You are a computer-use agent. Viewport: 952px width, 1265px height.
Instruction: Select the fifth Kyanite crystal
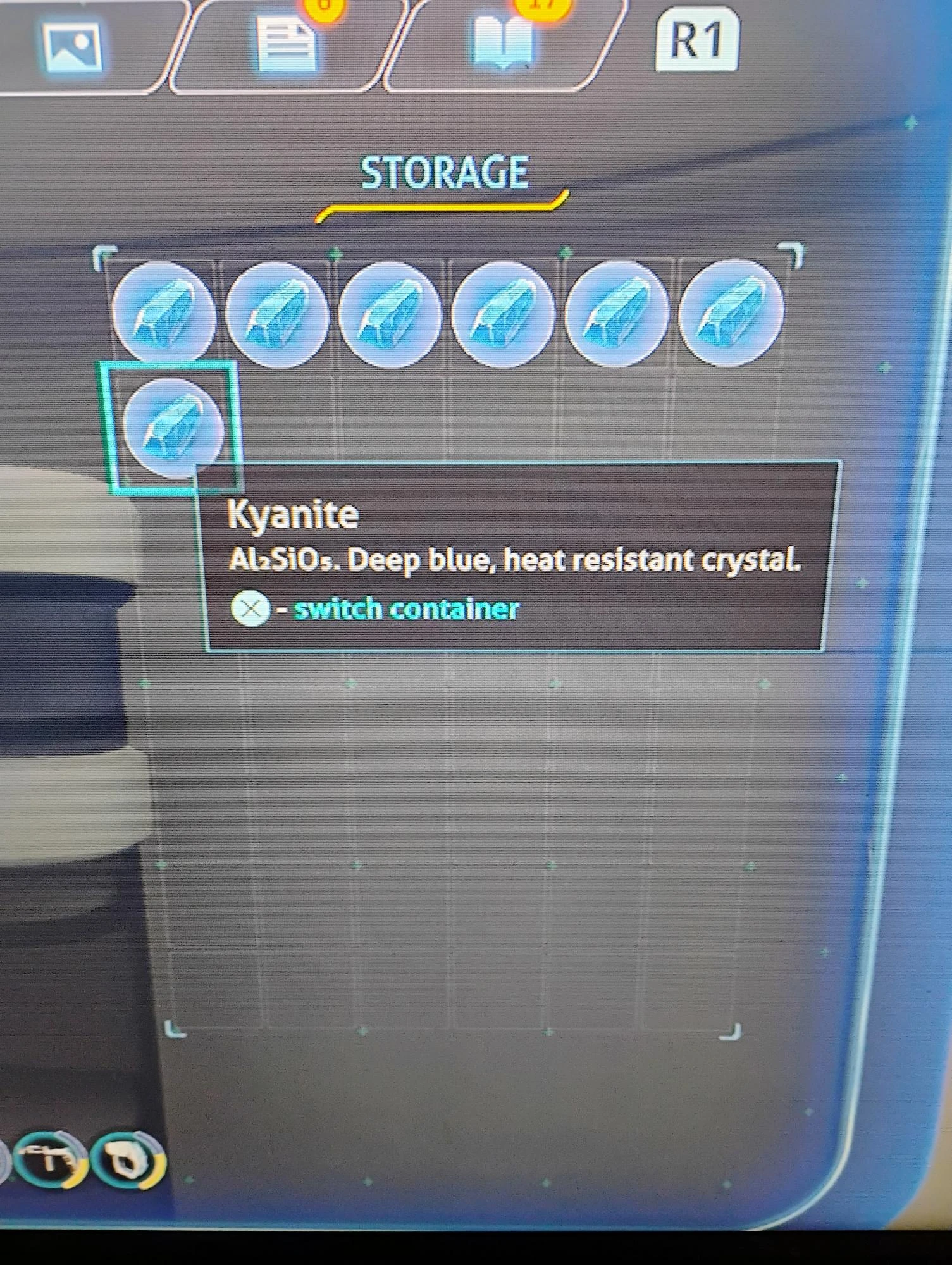pos(617,313)
